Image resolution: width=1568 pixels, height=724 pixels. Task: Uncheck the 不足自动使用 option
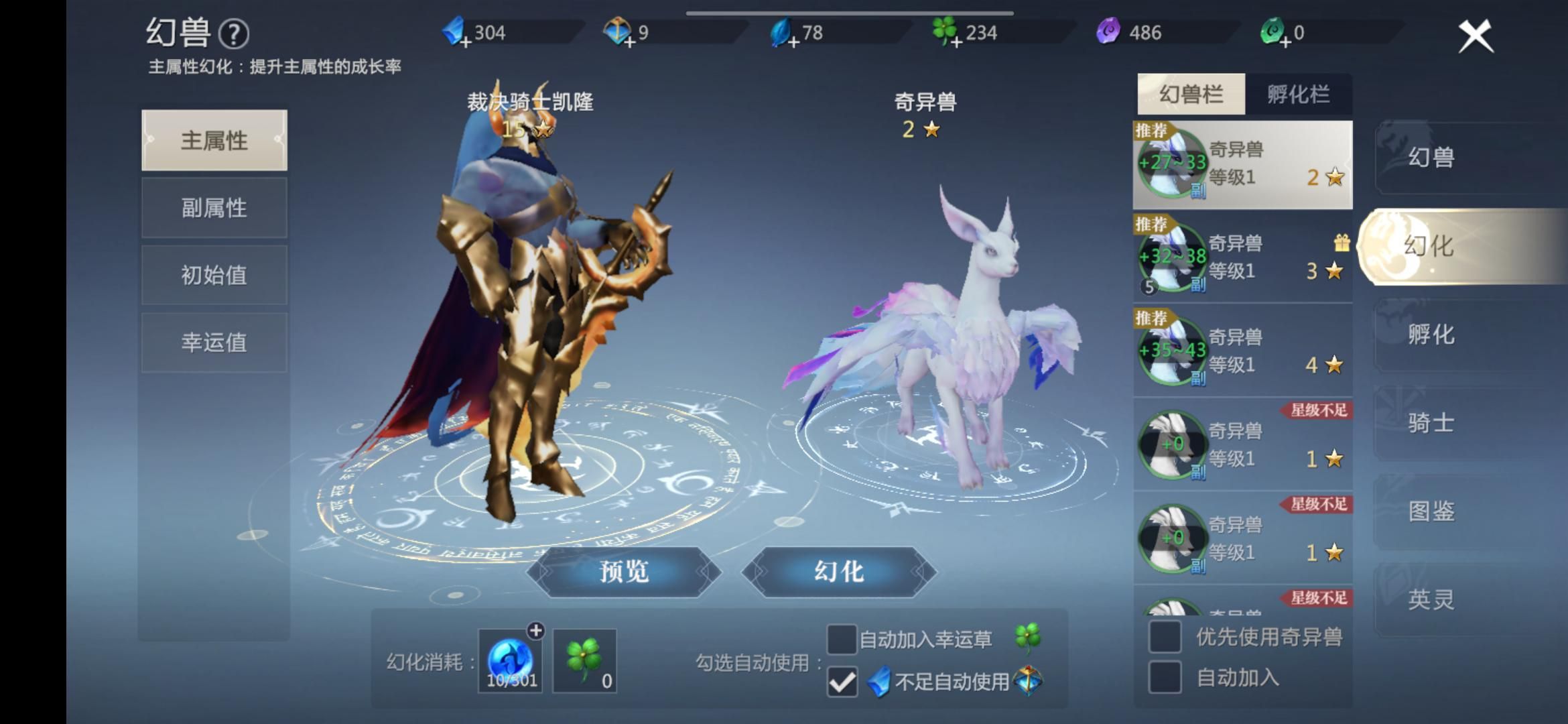click(843, 682)
